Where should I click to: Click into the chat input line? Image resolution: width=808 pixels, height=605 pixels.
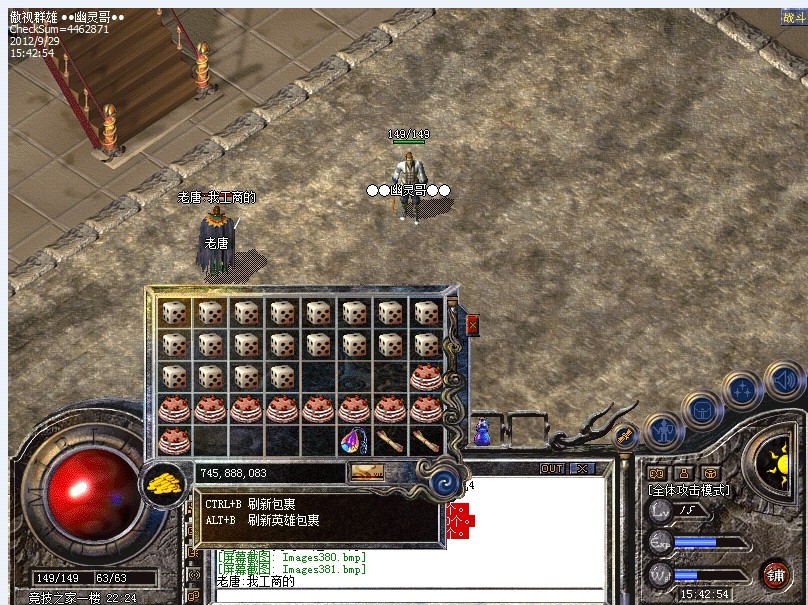(410, 594)
